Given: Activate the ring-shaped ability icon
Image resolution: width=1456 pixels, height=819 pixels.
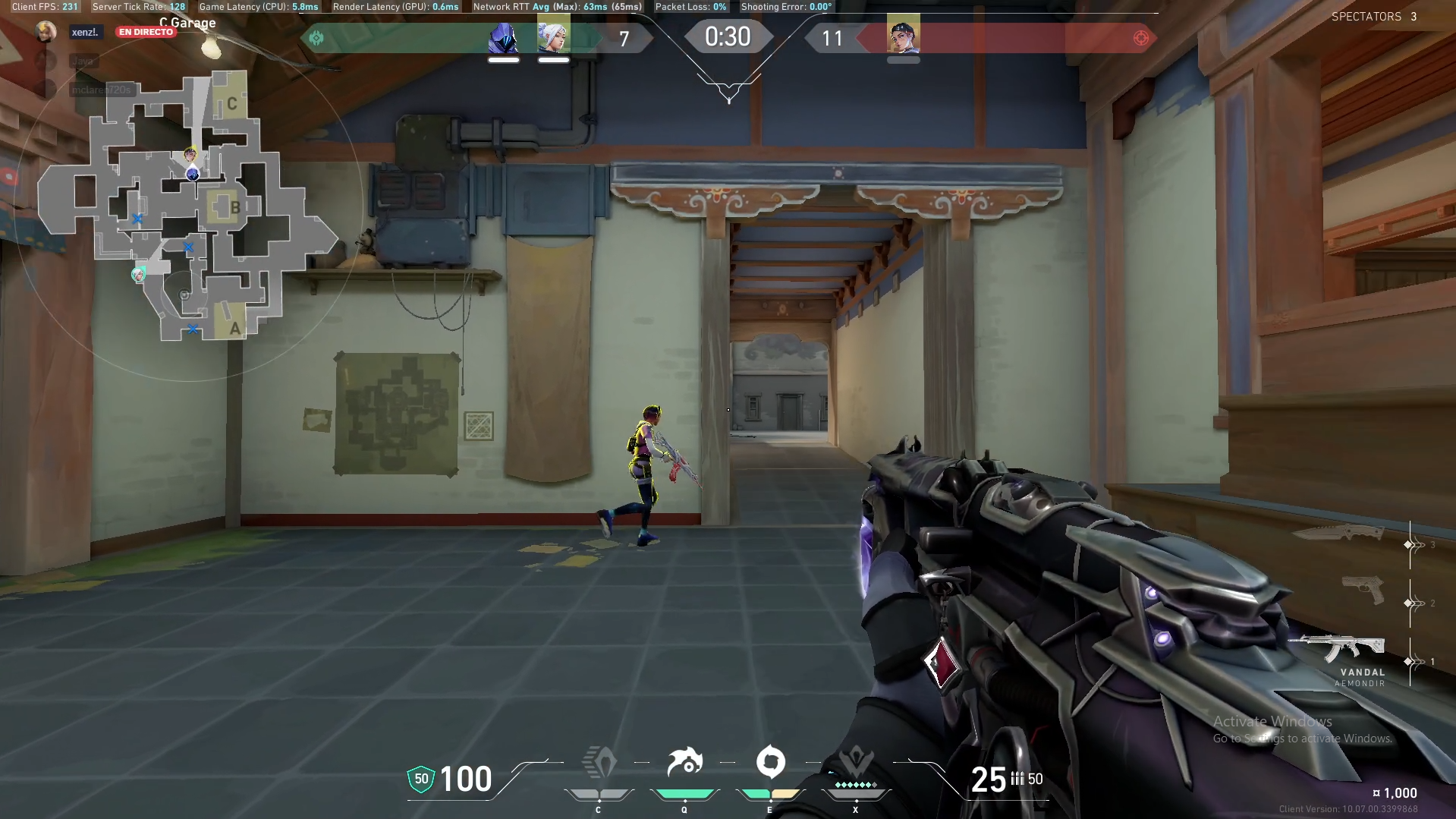Looking at the screenshot, I should click(770, 762).
